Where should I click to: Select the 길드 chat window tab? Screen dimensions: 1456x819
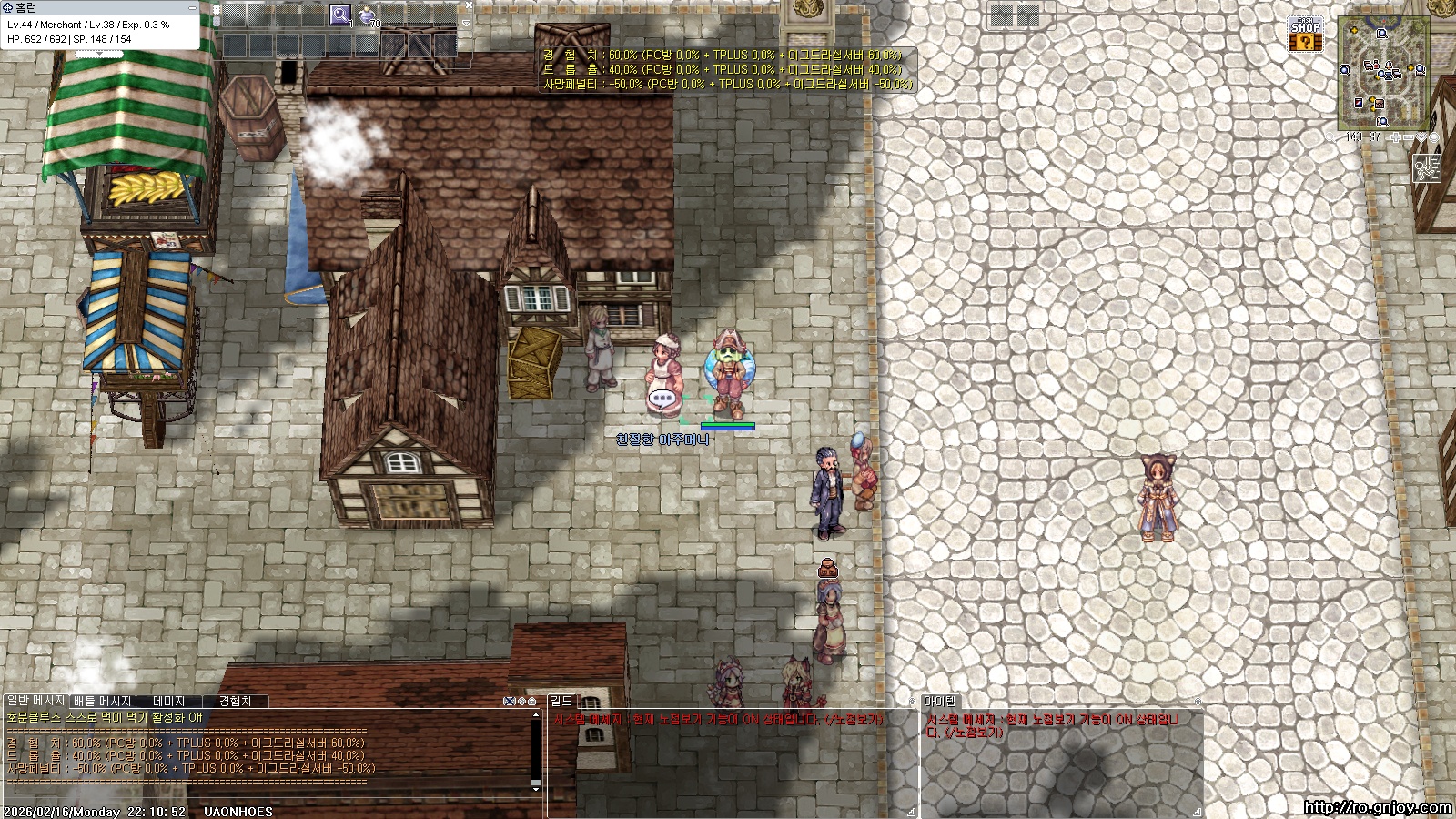click(561, 701)
